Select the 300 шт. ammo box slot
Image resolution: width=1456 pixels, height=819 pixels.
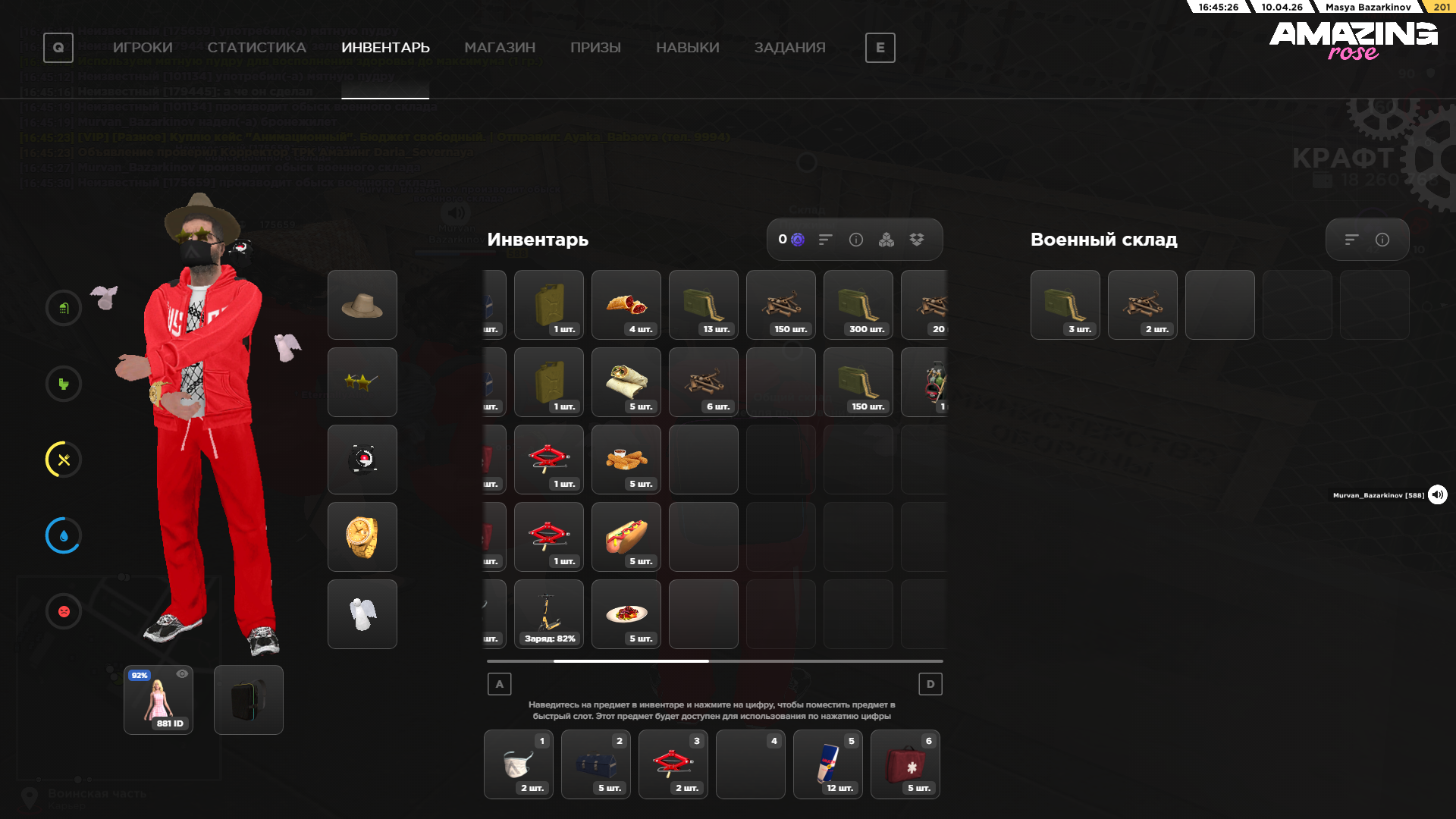(858, 305)
